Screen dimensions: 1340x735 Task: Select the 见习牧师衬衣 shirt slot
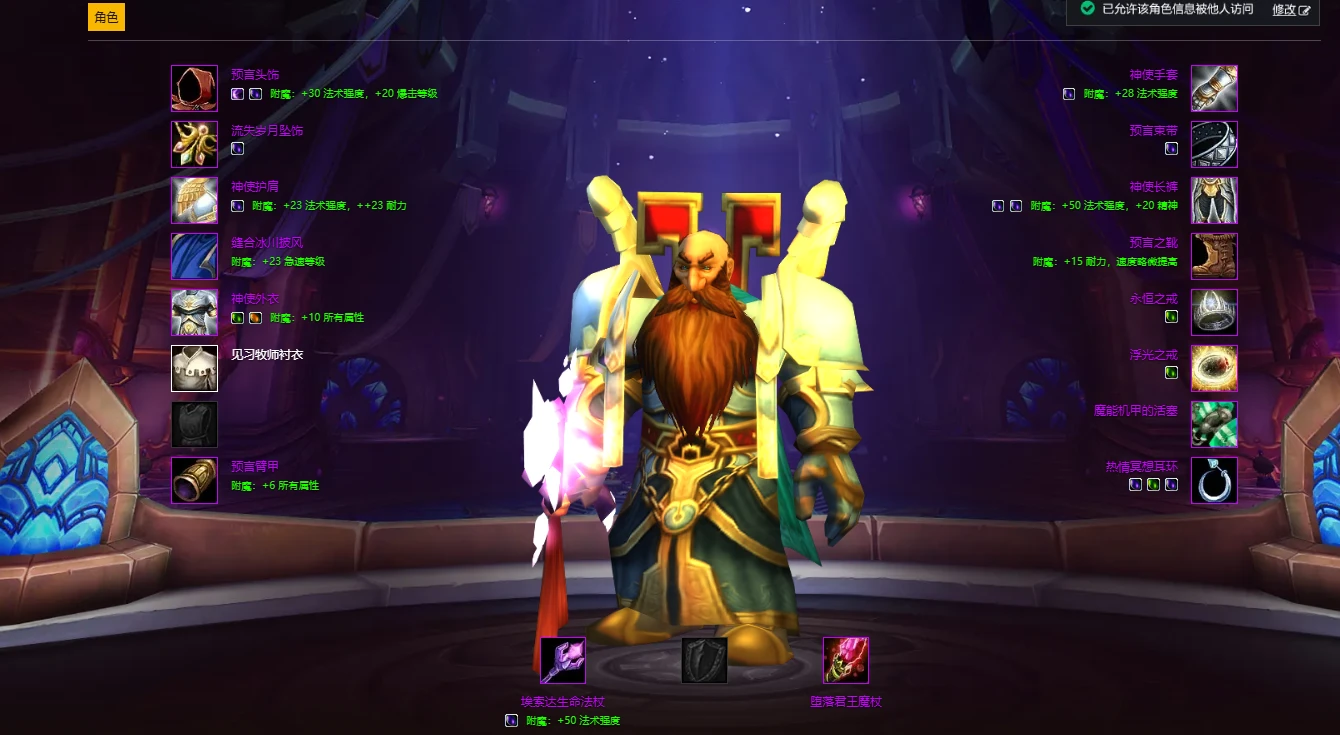(194, 368)
